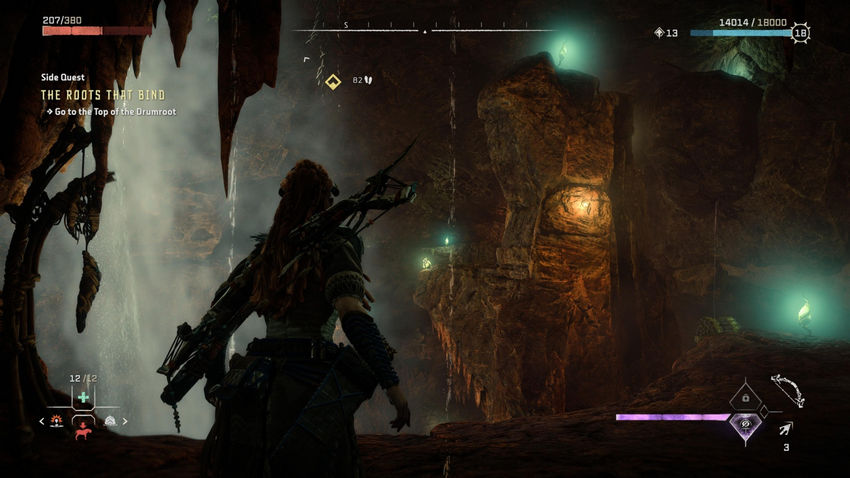Screen dimensions: 850x478
Task: Open the level 18 badge
Action: pos(800,33)
